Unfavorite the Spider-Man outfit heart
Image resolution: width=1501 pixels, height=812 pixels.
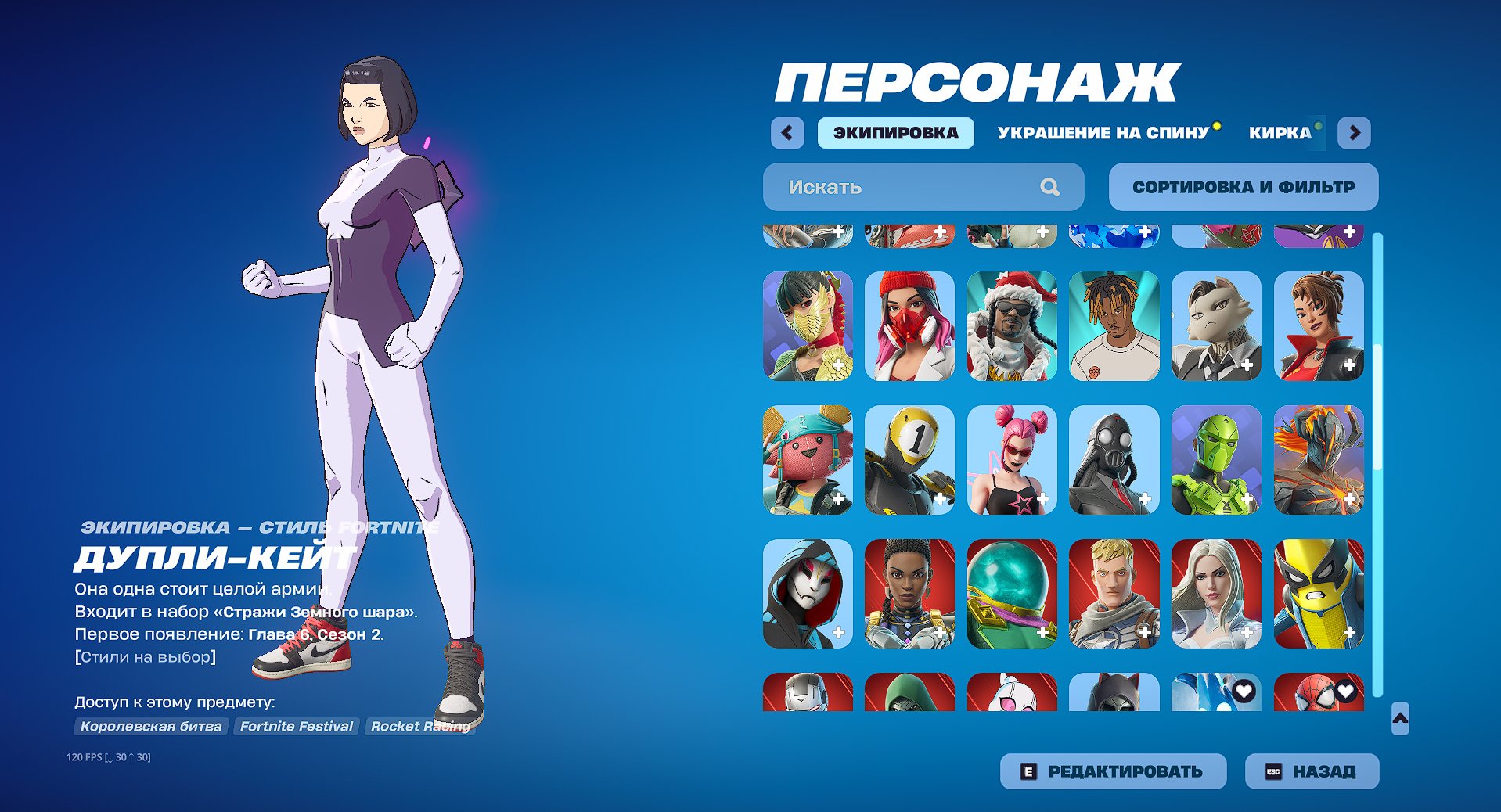(x=1345, y=691)
